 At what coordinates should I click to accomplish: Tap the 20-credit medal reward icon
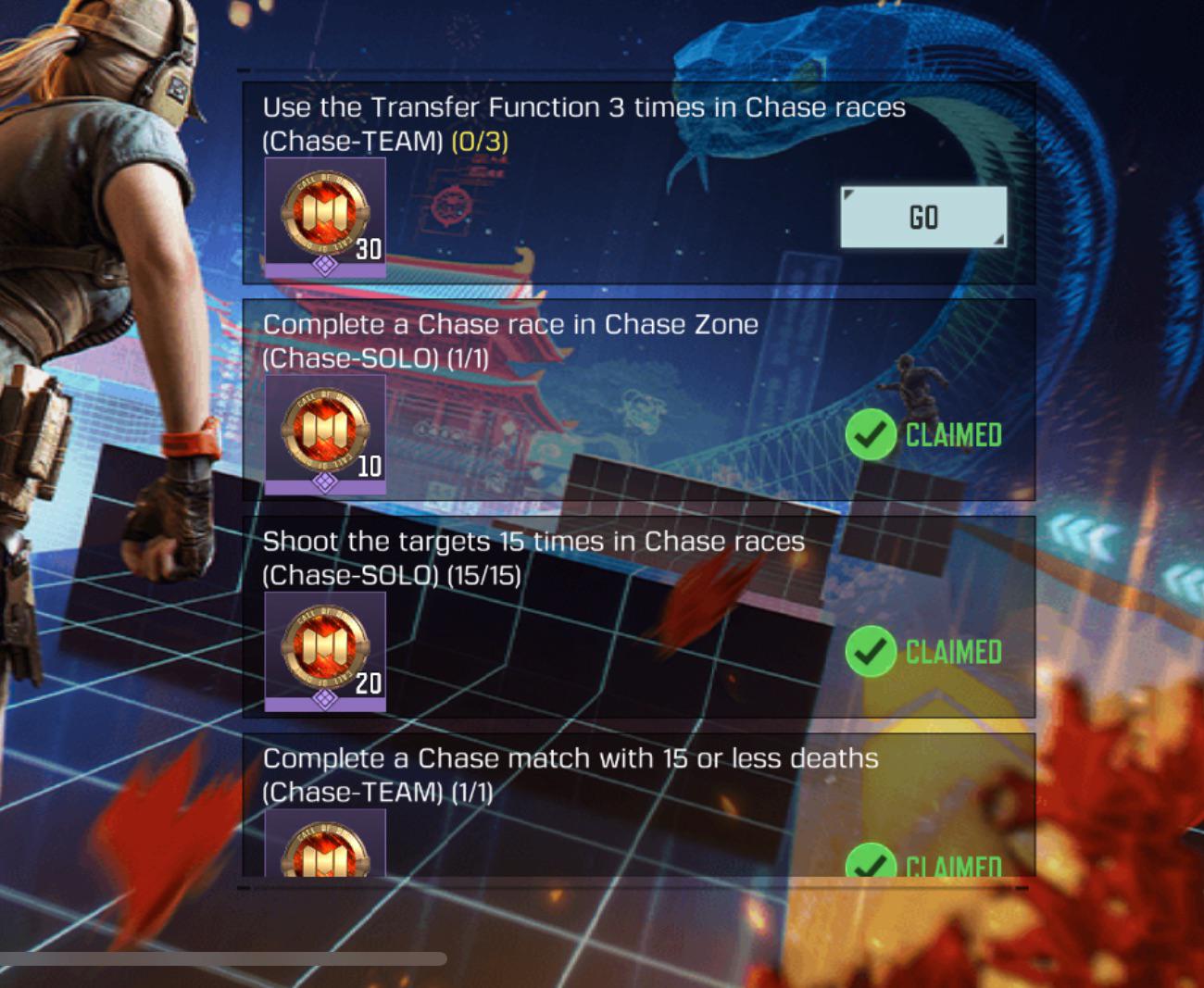coord(323,648)
